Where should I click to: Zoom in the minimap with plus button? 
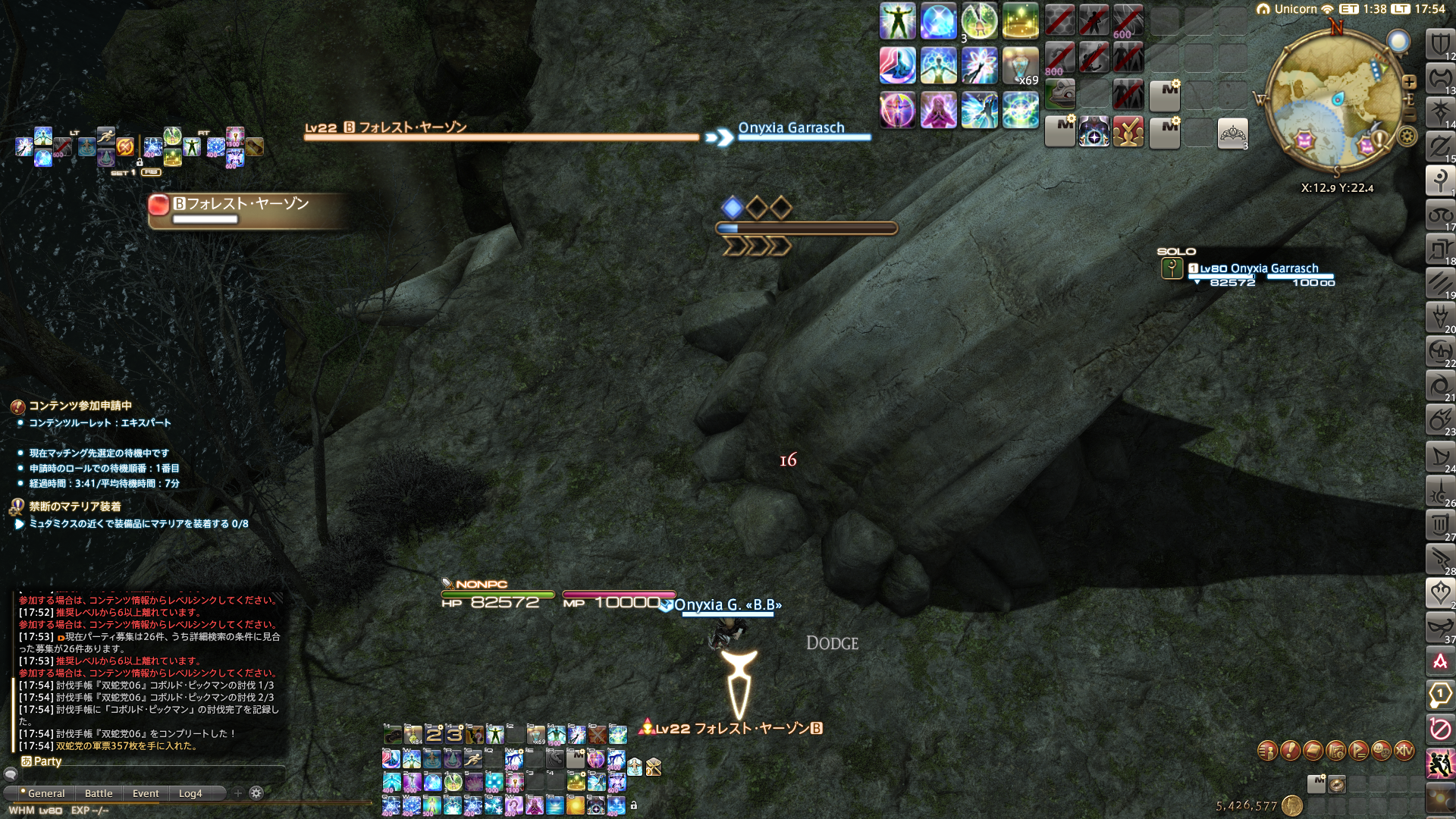[1409, 82]
